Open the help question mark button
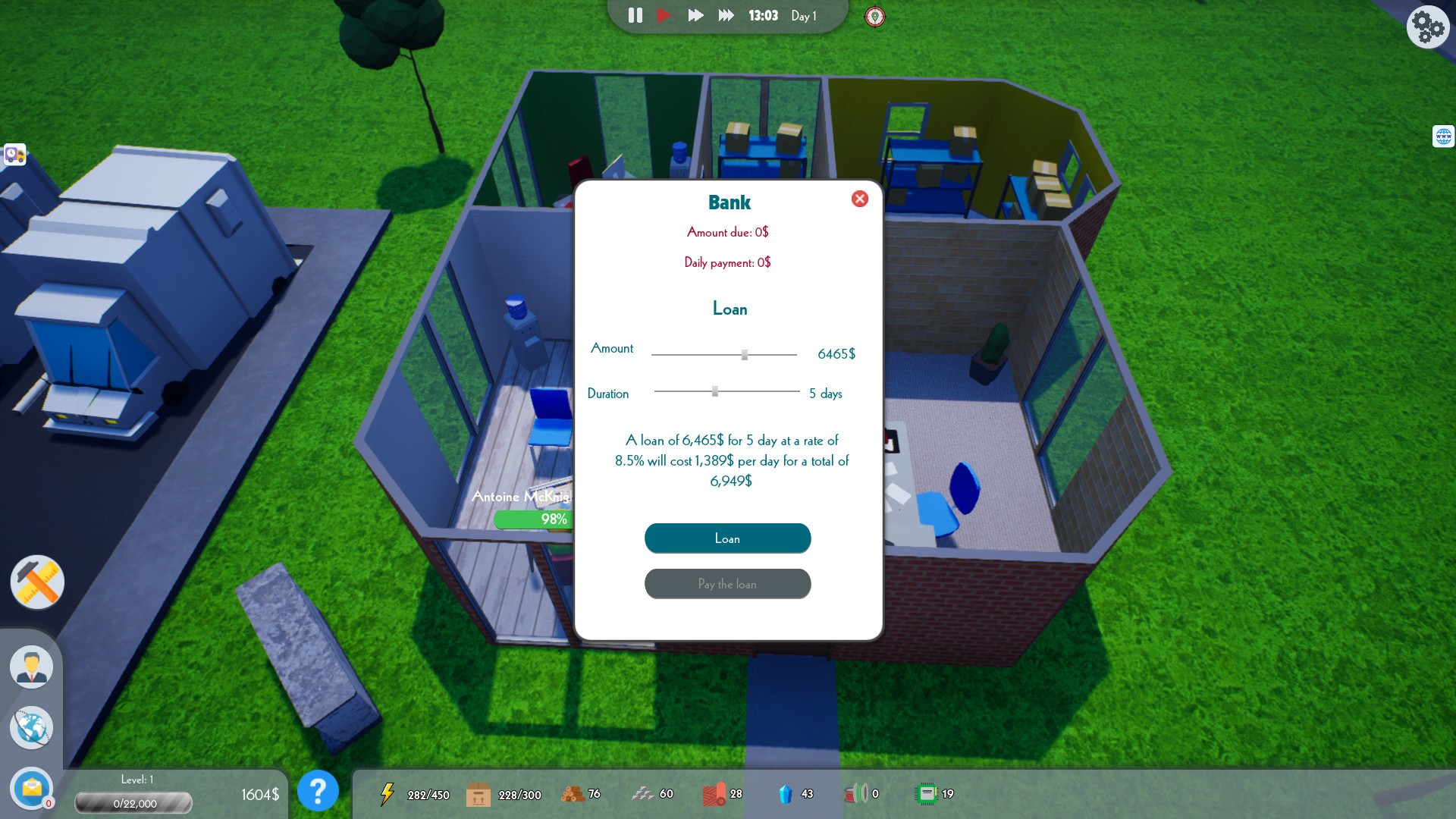1456x819 pixels. tap(318, 792)
